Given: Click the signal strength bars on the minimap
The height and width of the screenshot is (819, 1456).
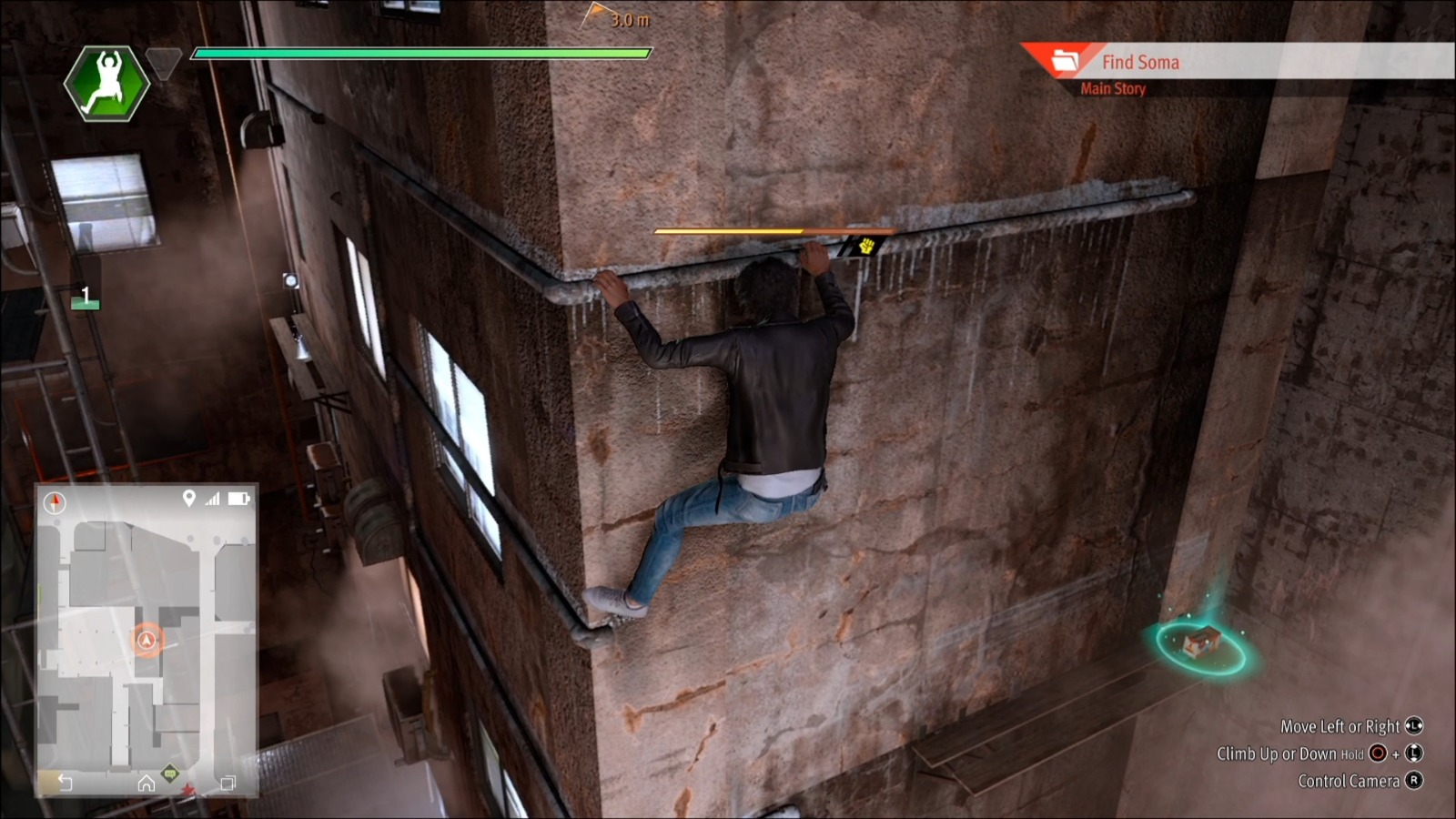Looking at the screenshot, I should tap(212, 499).
